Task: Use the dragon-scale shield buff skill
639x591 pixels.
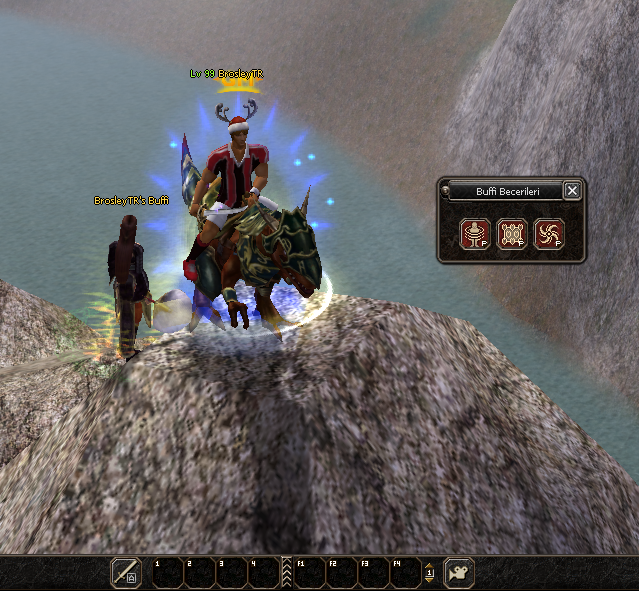Action: 511,234
